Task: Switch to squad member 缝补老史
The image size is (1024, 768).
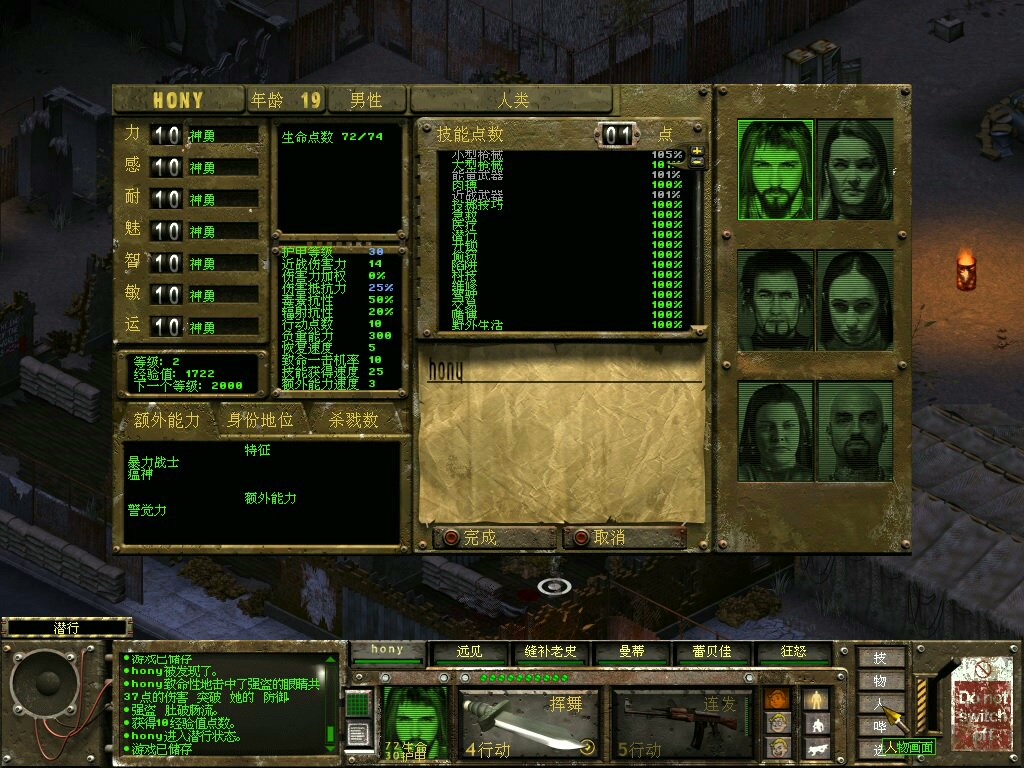Action: [x=551, y=651]
